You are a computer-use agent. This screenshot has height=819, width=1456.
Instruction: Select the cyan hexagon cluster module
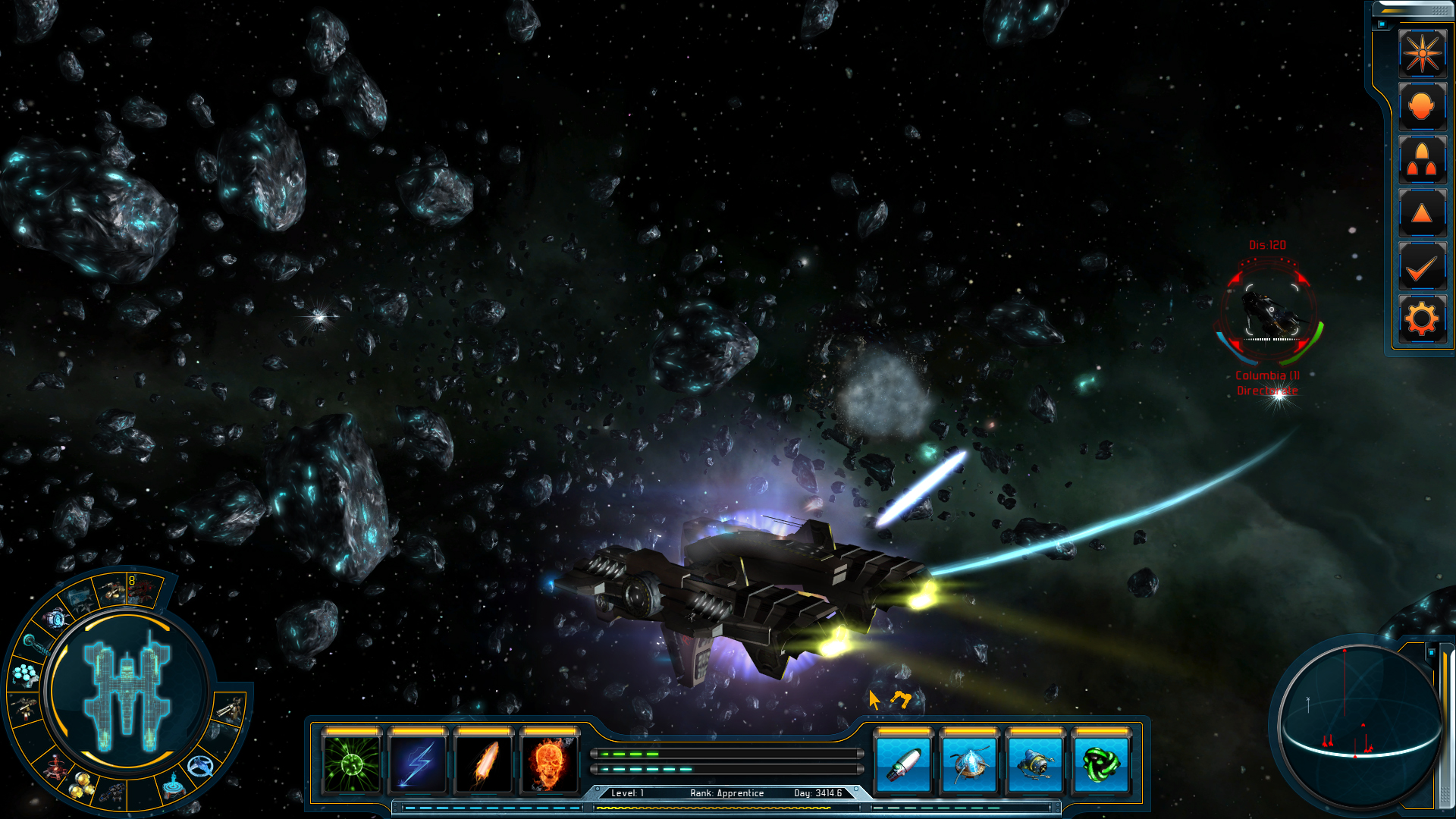(x=26, y=673)
